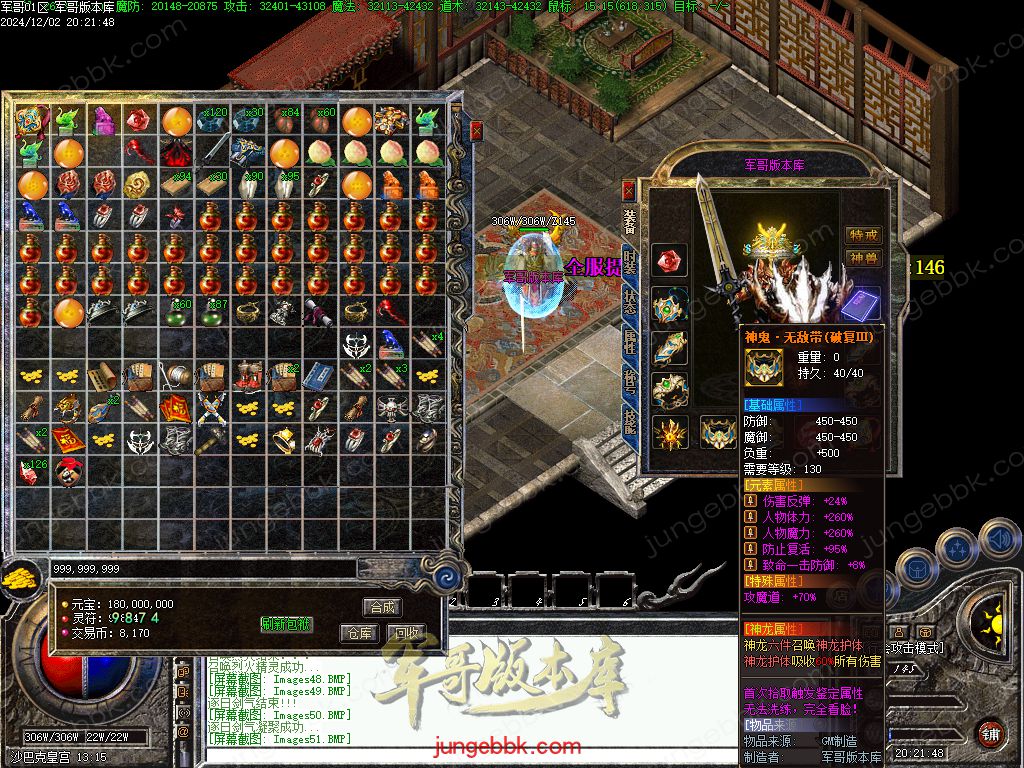Click the gold ingot pile icon
Image resolution: width=1024 pixels, height=768 pixels.
(x=19, y=578)
